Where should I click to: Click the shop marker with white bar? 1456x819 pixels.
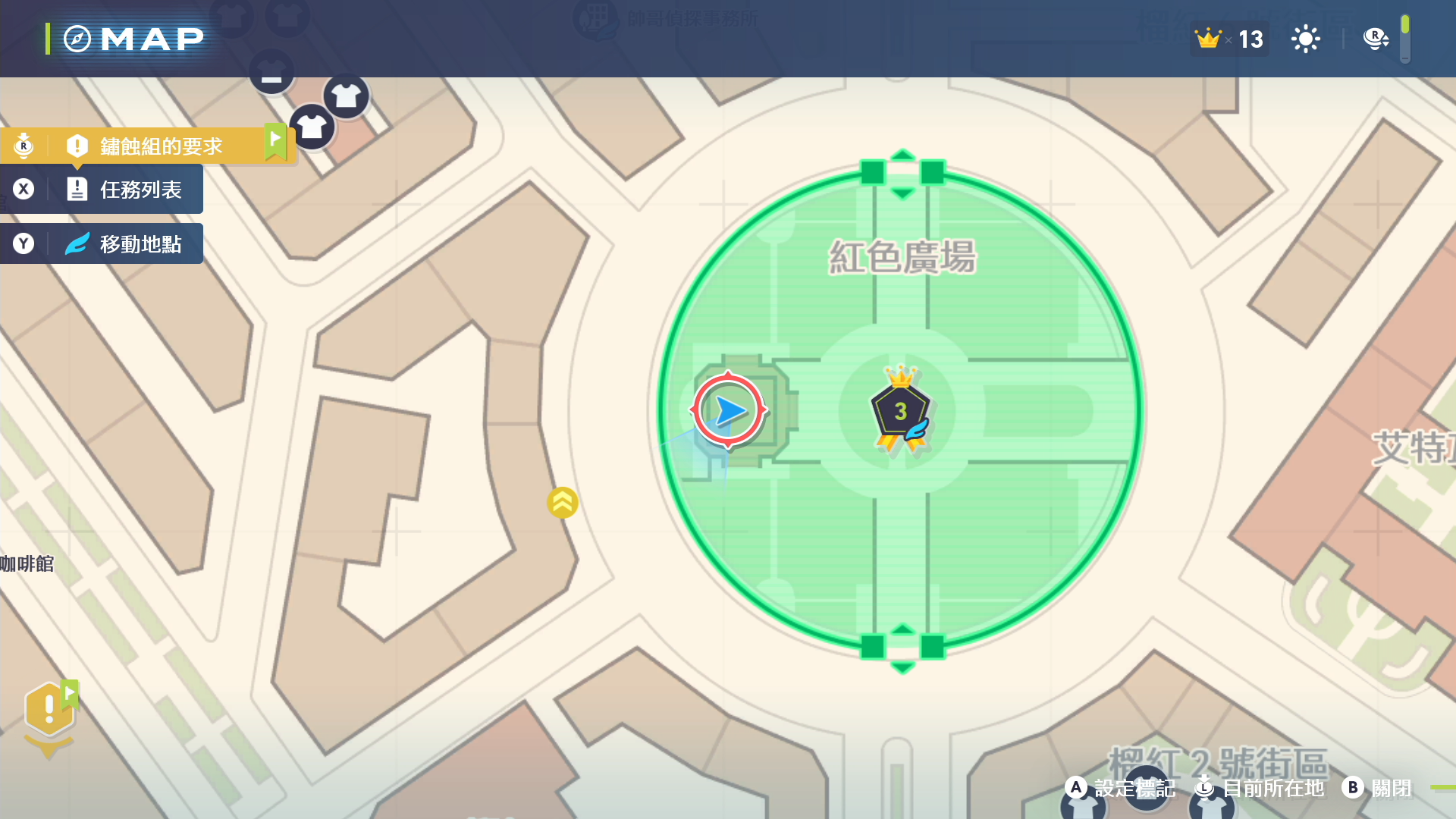271,74
